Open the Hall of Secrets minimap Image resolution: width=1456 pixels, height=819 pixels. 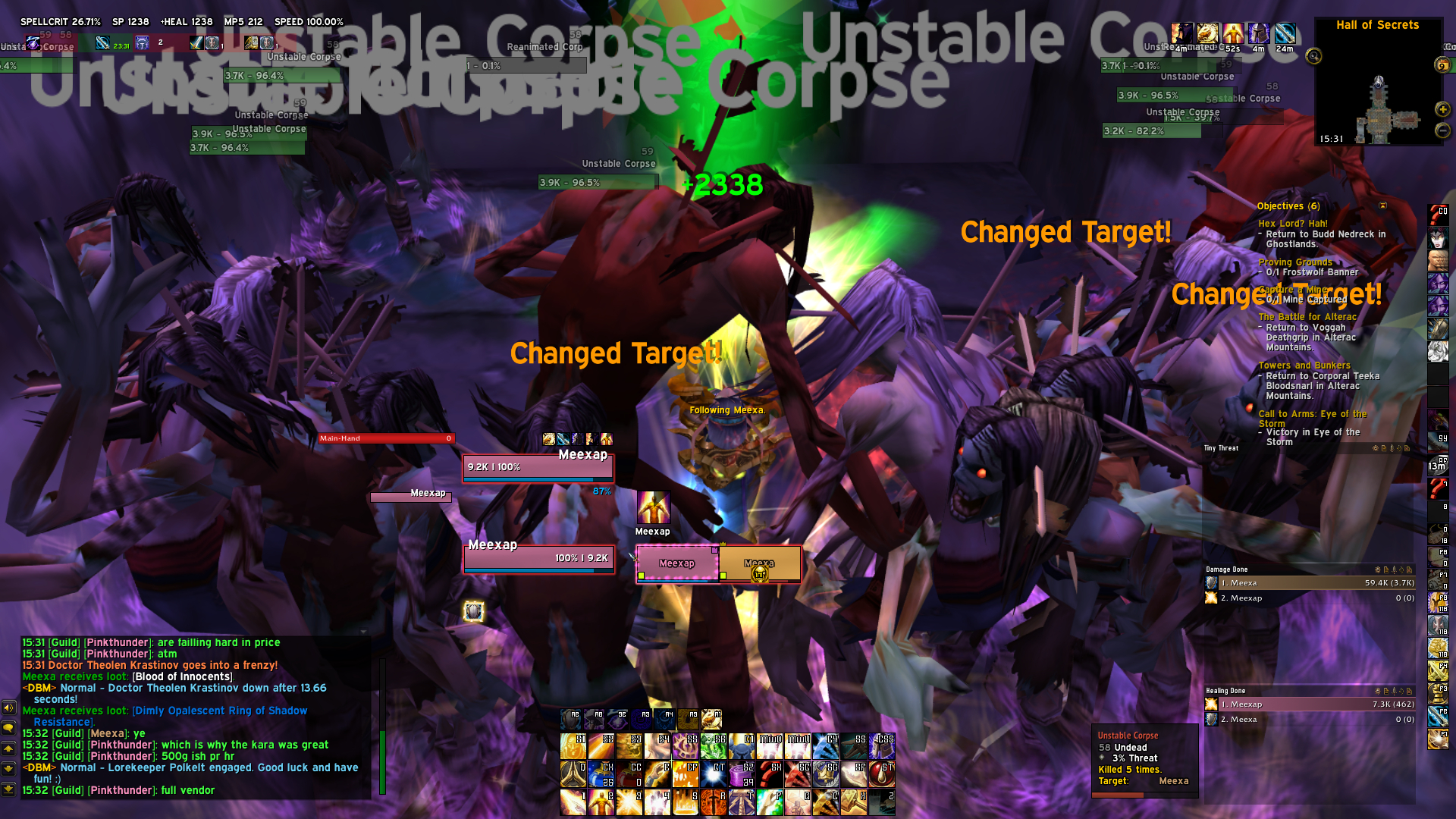coord(1378,99)
